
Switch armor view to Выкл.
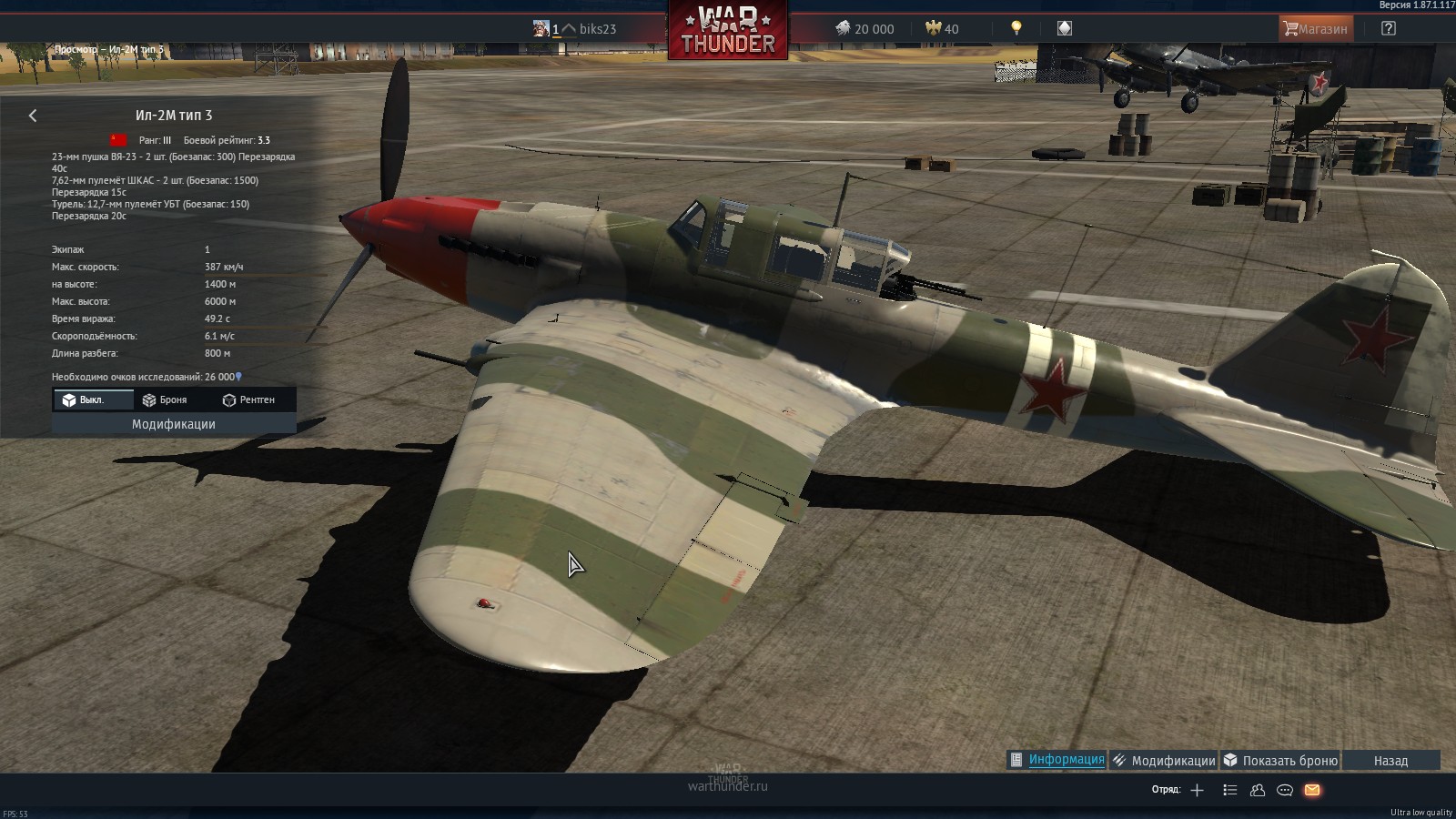tap(86, 399)
